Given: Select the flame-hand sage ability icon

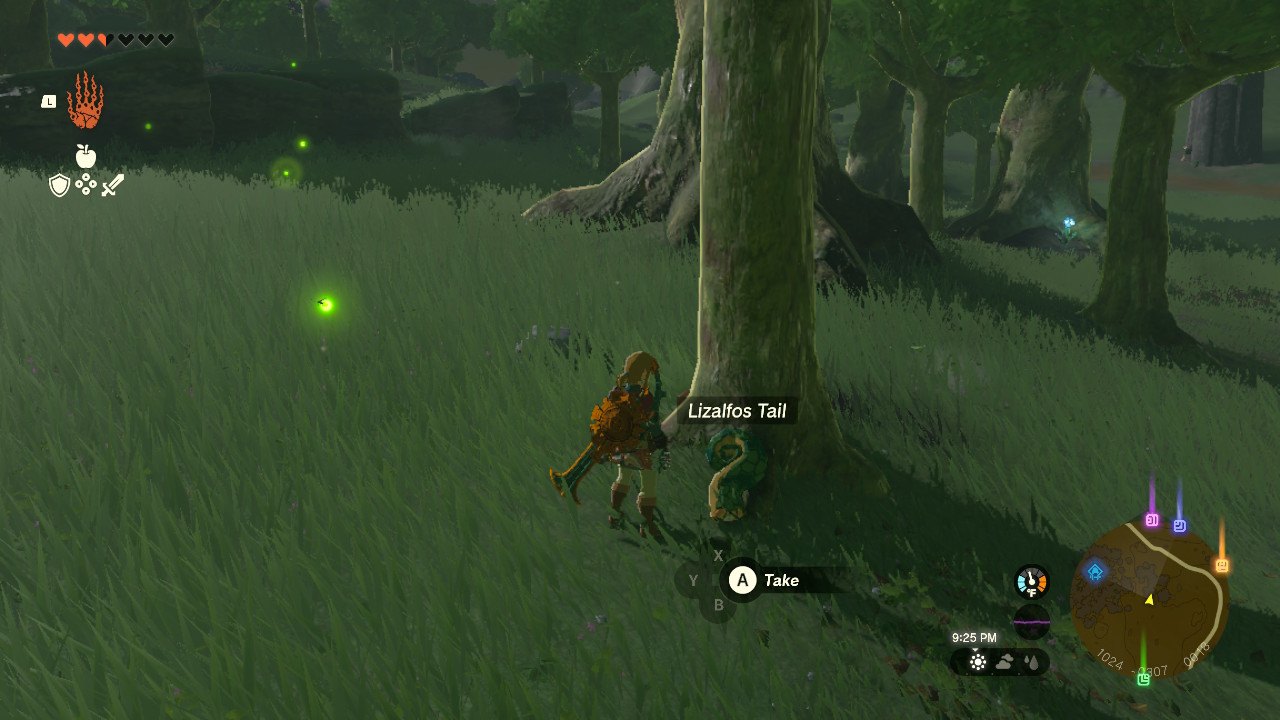Looking at the screenshot, I should pyautogui.click(x=85, y=100).
